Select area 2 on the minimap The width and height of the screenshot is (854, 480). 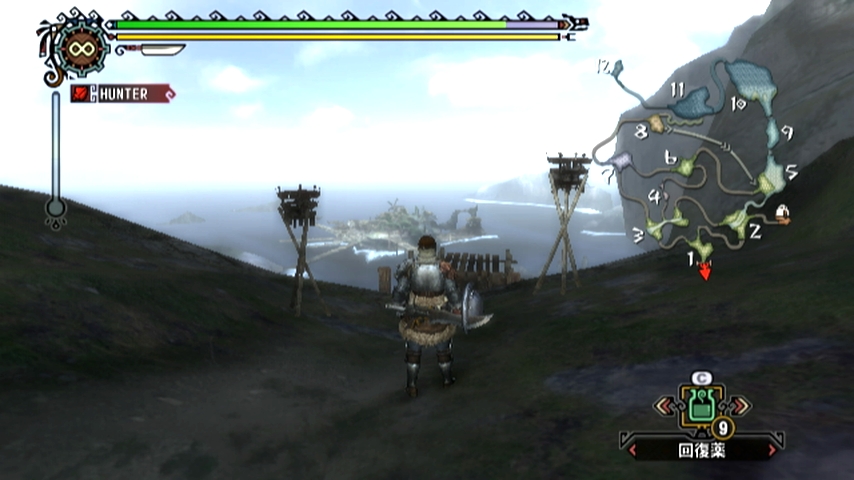point(736,221)
